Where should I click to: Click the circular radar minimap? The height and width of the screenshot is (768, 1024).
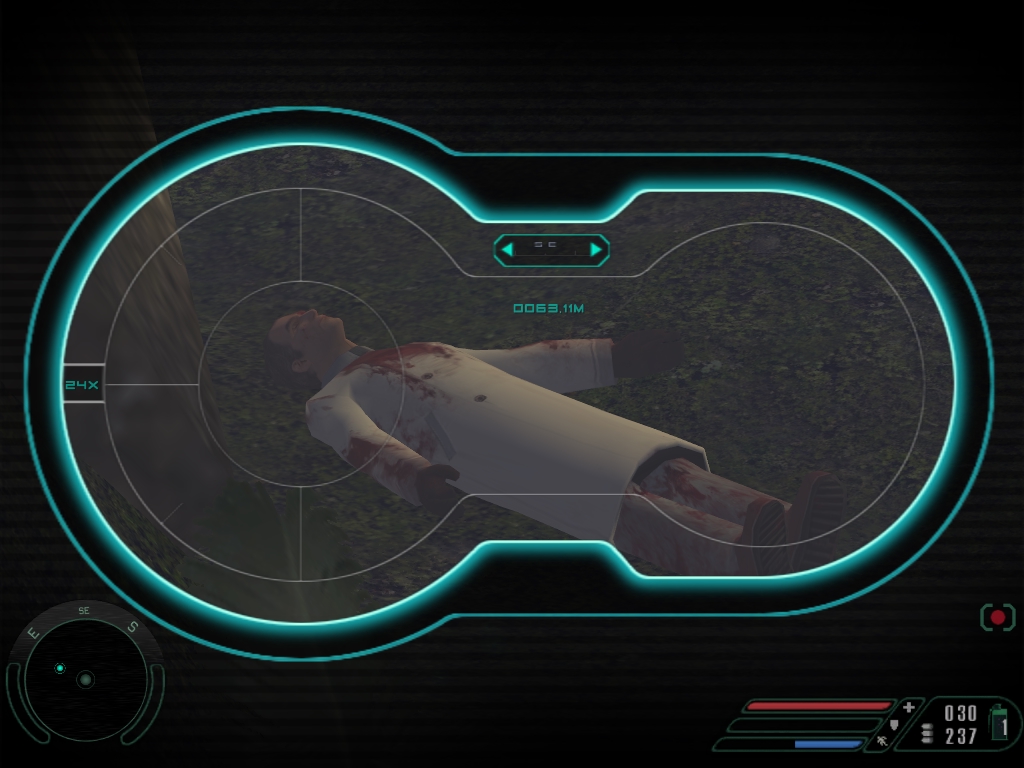tap(85, 679)
